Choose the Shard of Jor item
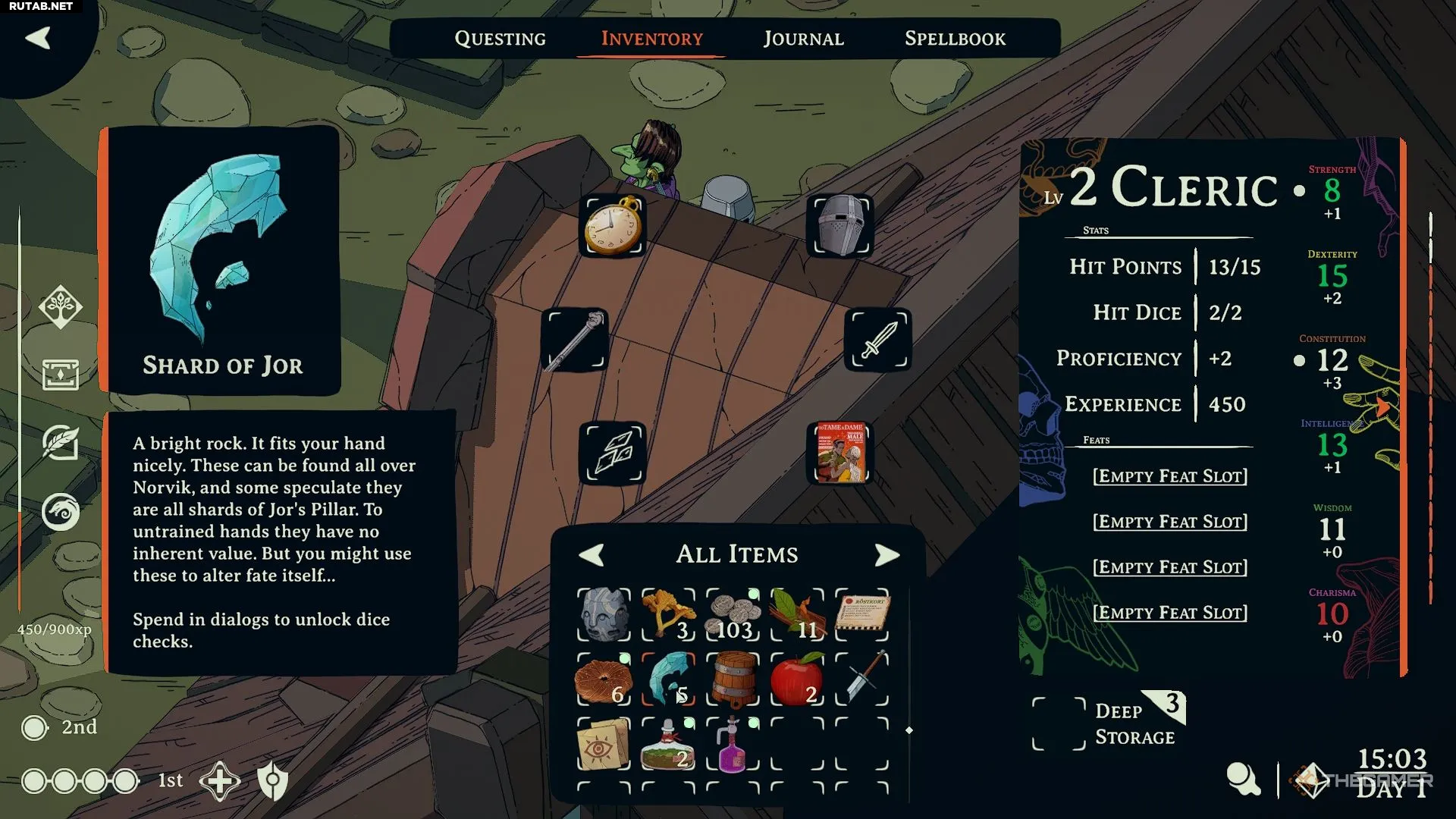1456x819 pixels. point(668,679)
